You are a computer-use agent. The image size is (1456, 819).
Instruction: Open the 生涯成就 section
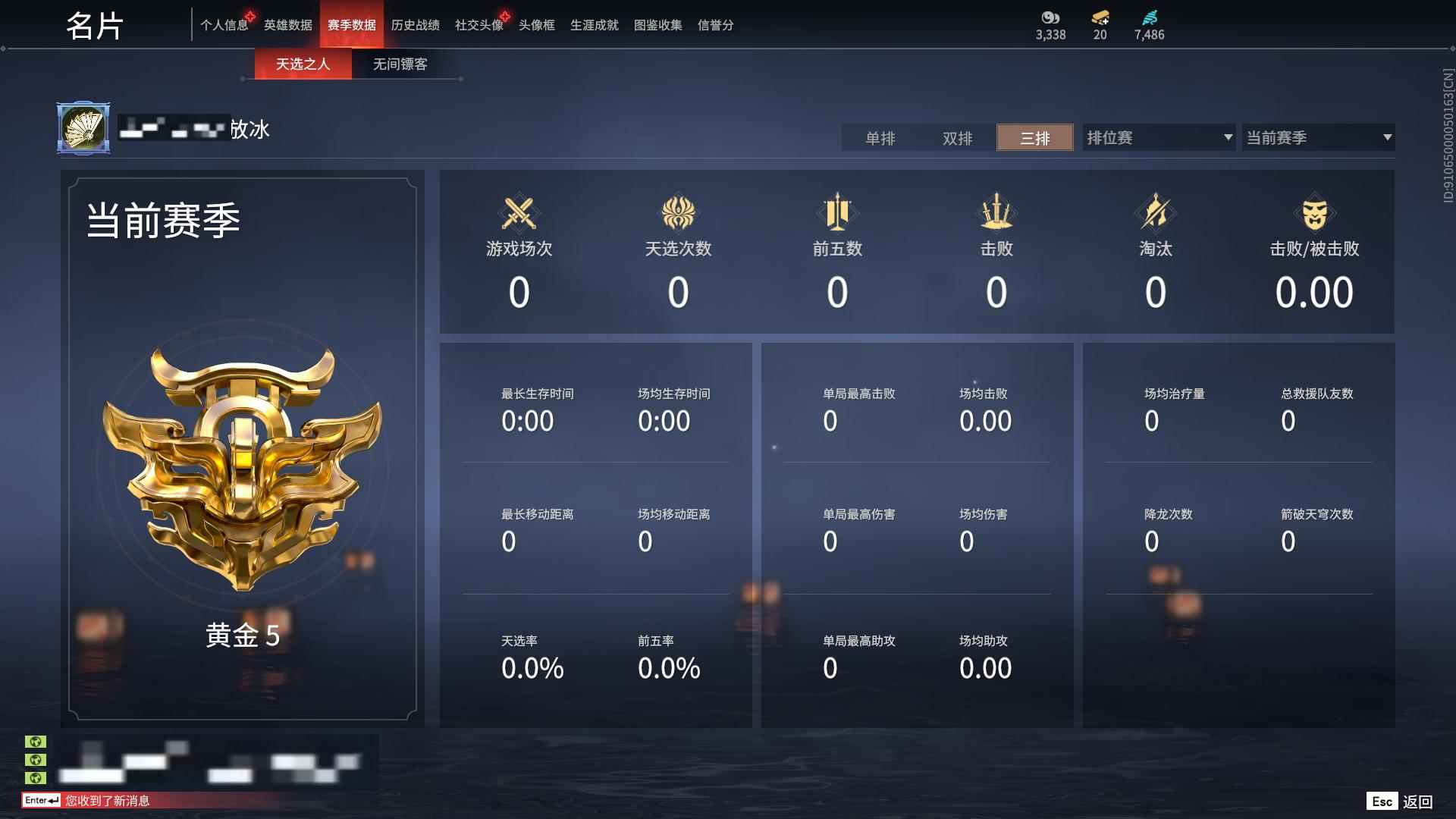[x=594, y=24]
